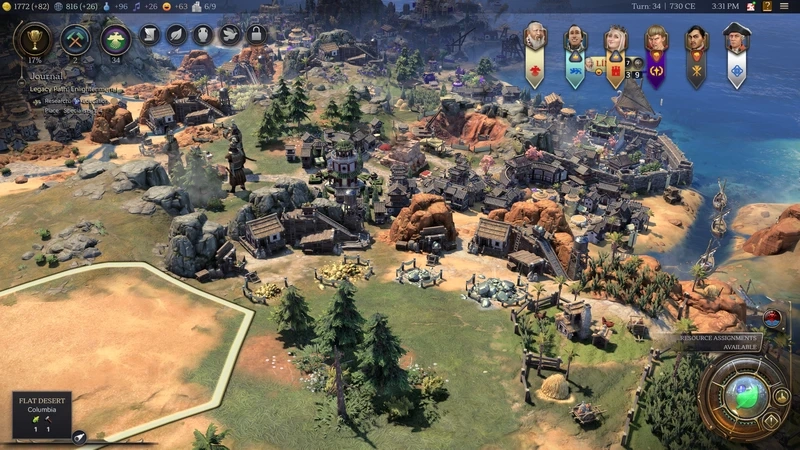
Task: Open the tech tree crossed-hammers icon
Action: [76, 39]
